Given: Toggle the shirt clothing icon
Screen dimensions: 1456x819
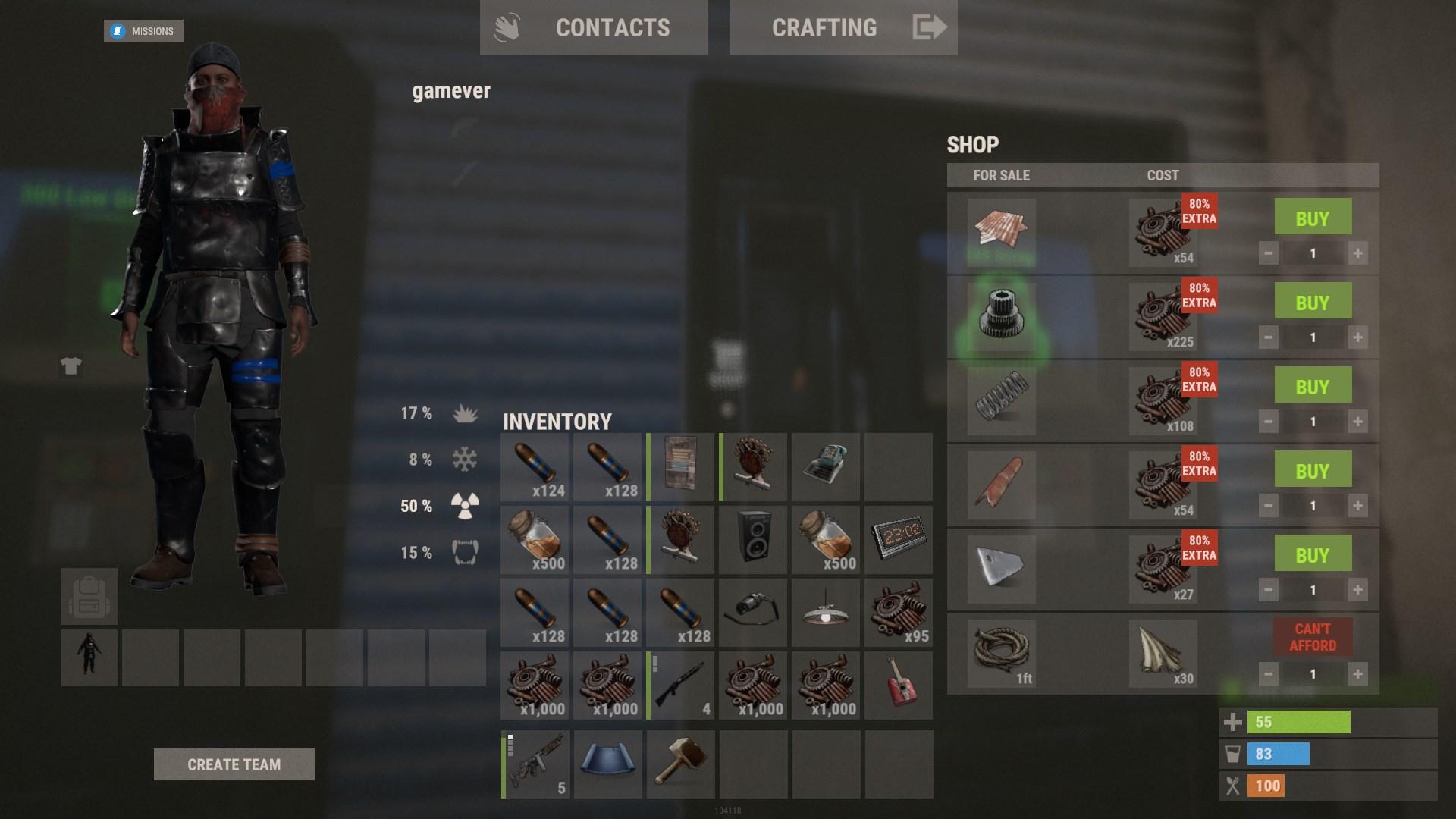Looking at the screenshot, I should tap(71, 366).
